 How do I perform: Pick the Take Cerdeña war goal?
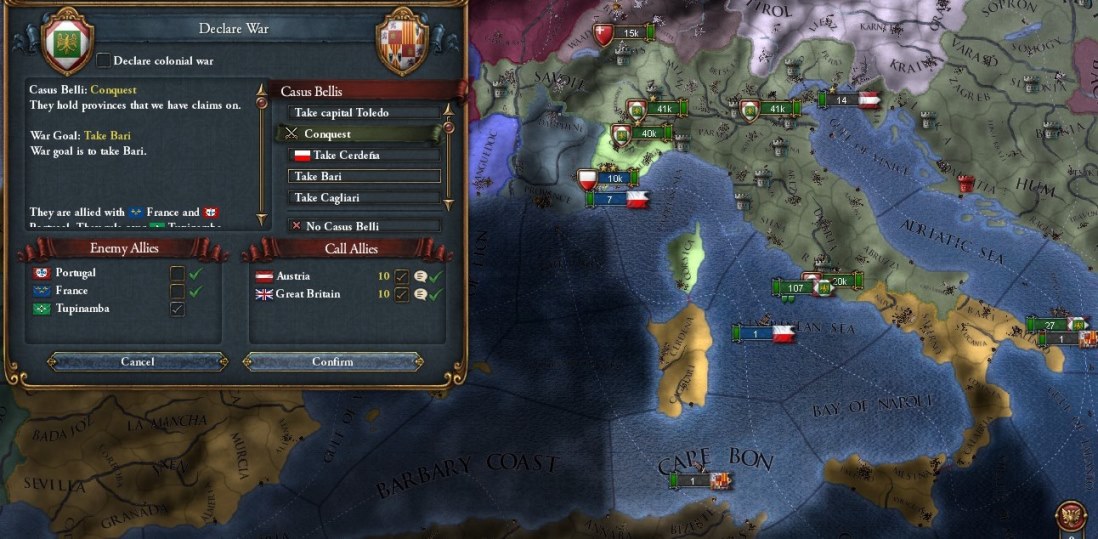(x=363, y=155)
